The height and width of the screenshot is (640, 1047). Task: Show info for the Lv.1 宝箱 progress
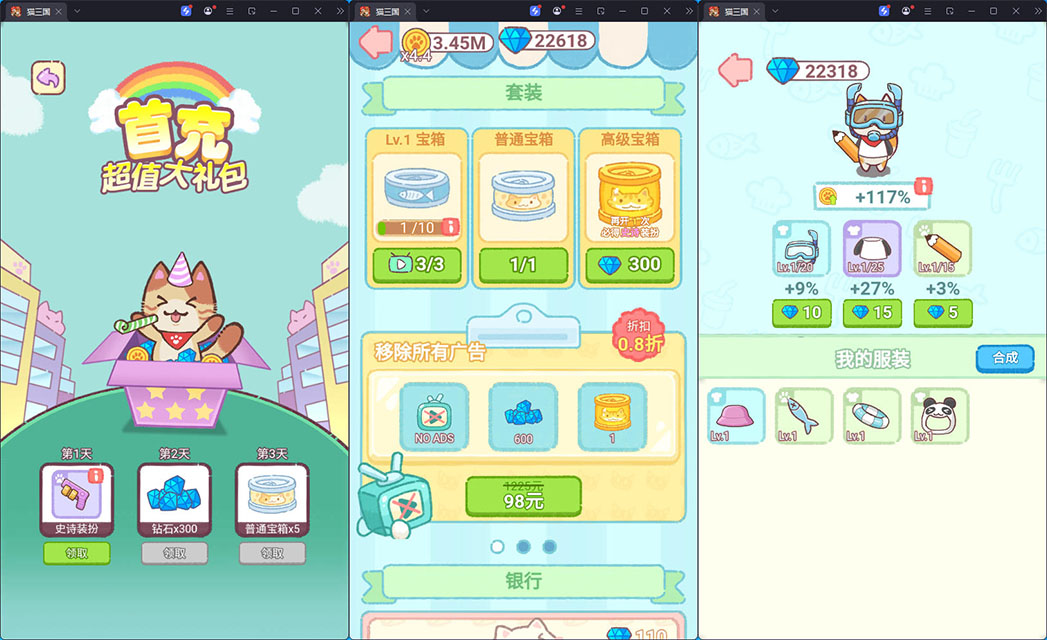click(450, 227)
